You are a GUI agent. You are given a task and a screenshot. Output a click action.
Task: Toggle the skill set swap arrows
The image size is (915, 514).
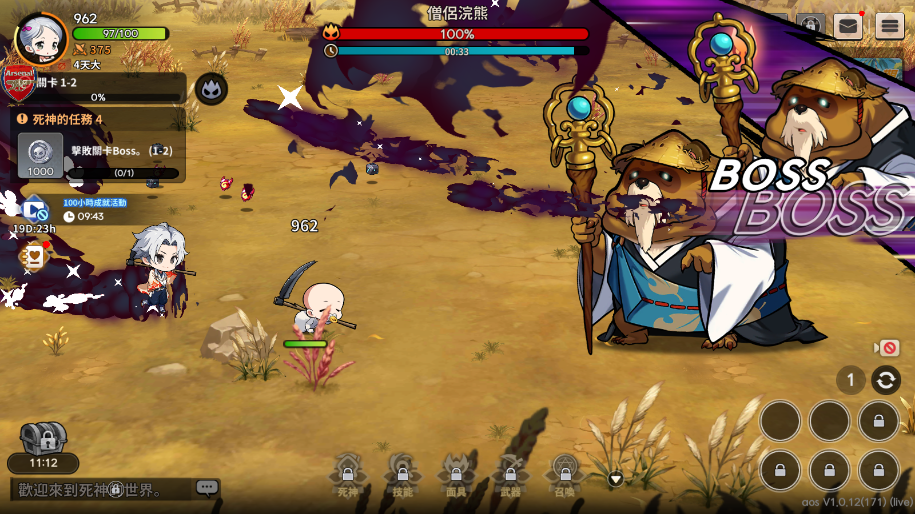pos(885,380)
